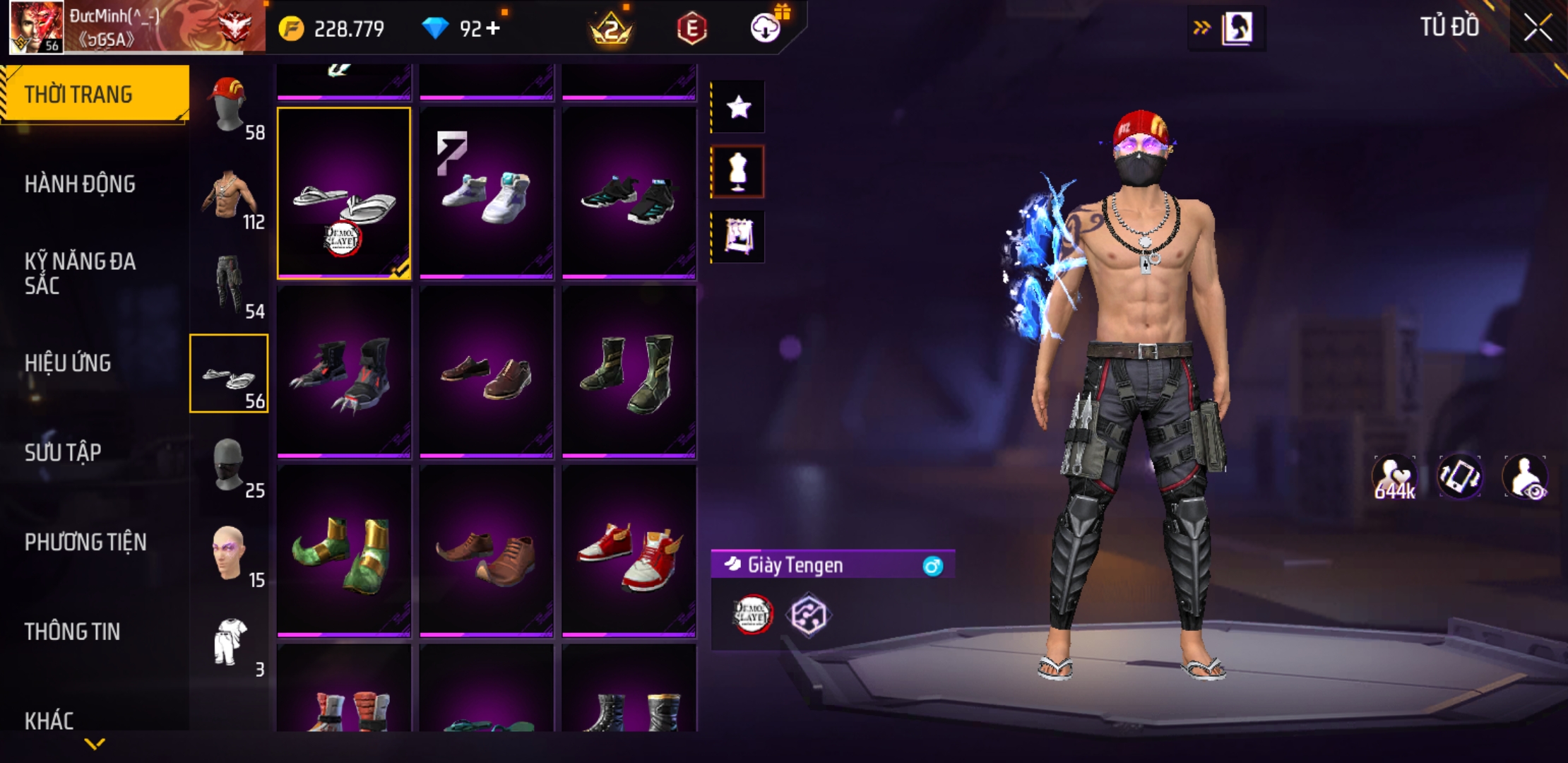The image size is (1568, 763).
Task: Show the Thông Tin tab
Action: coord(72,632)
